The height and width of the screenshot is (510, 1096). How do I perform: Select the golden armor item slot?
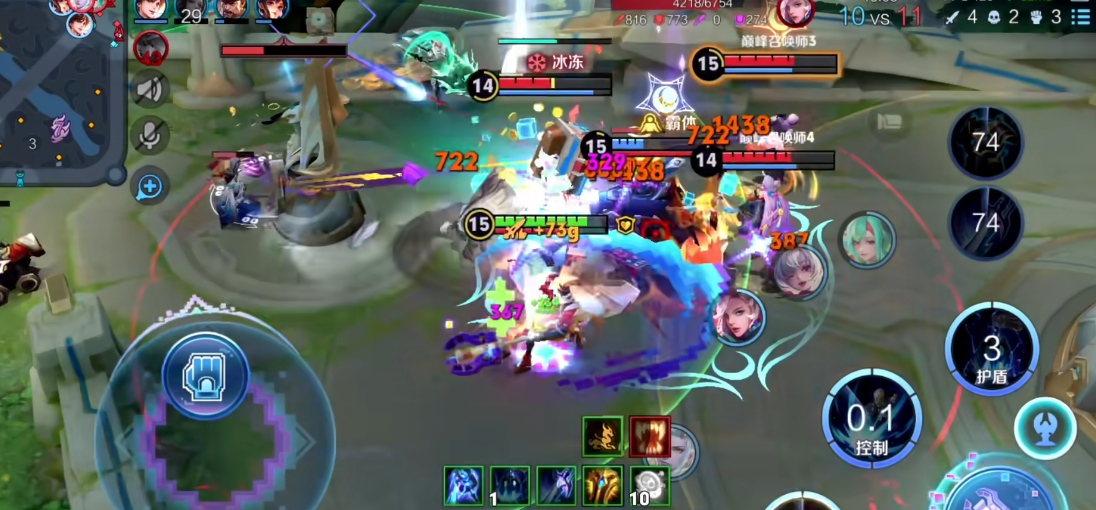(603, 485)
